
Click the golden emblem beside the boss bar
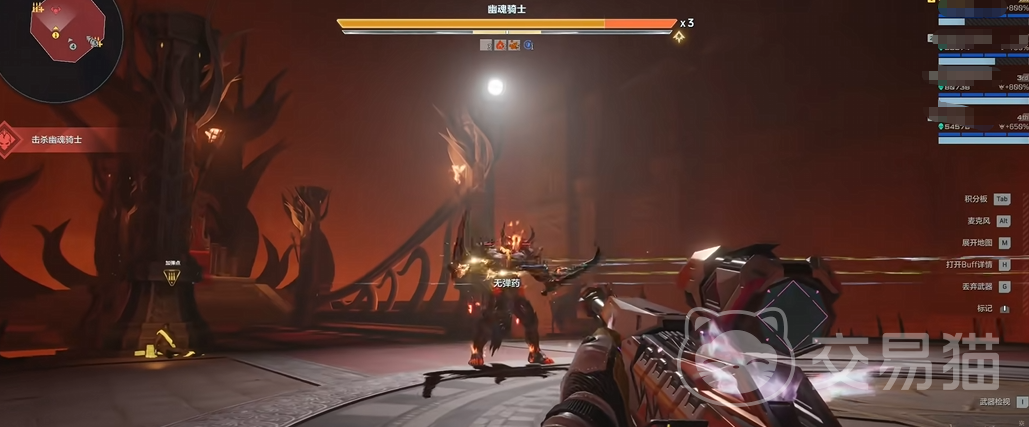(679, 37)
